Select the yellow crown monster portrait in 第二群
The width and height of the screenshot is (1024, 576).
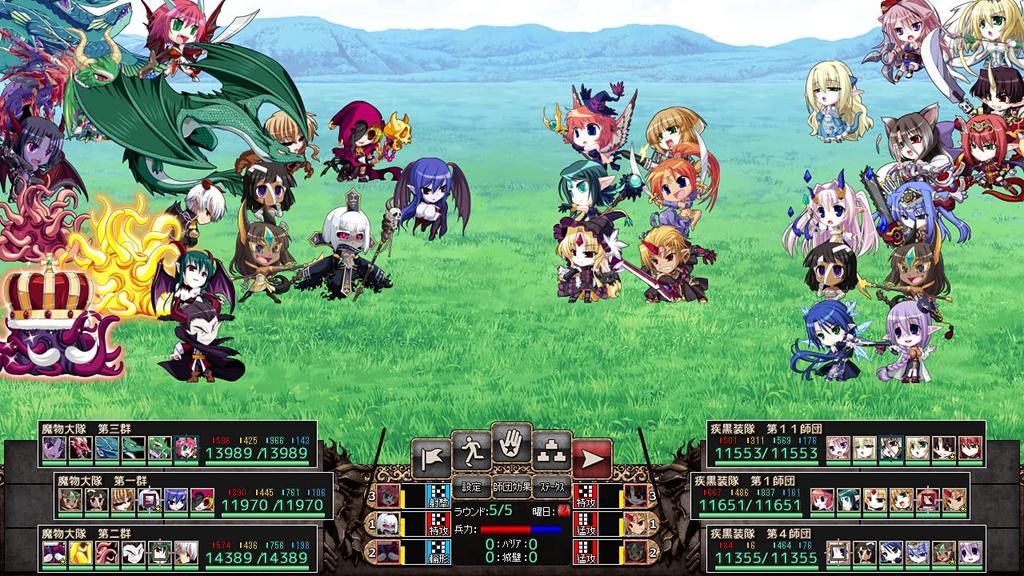pyautogui.click(x=81, y=553)
